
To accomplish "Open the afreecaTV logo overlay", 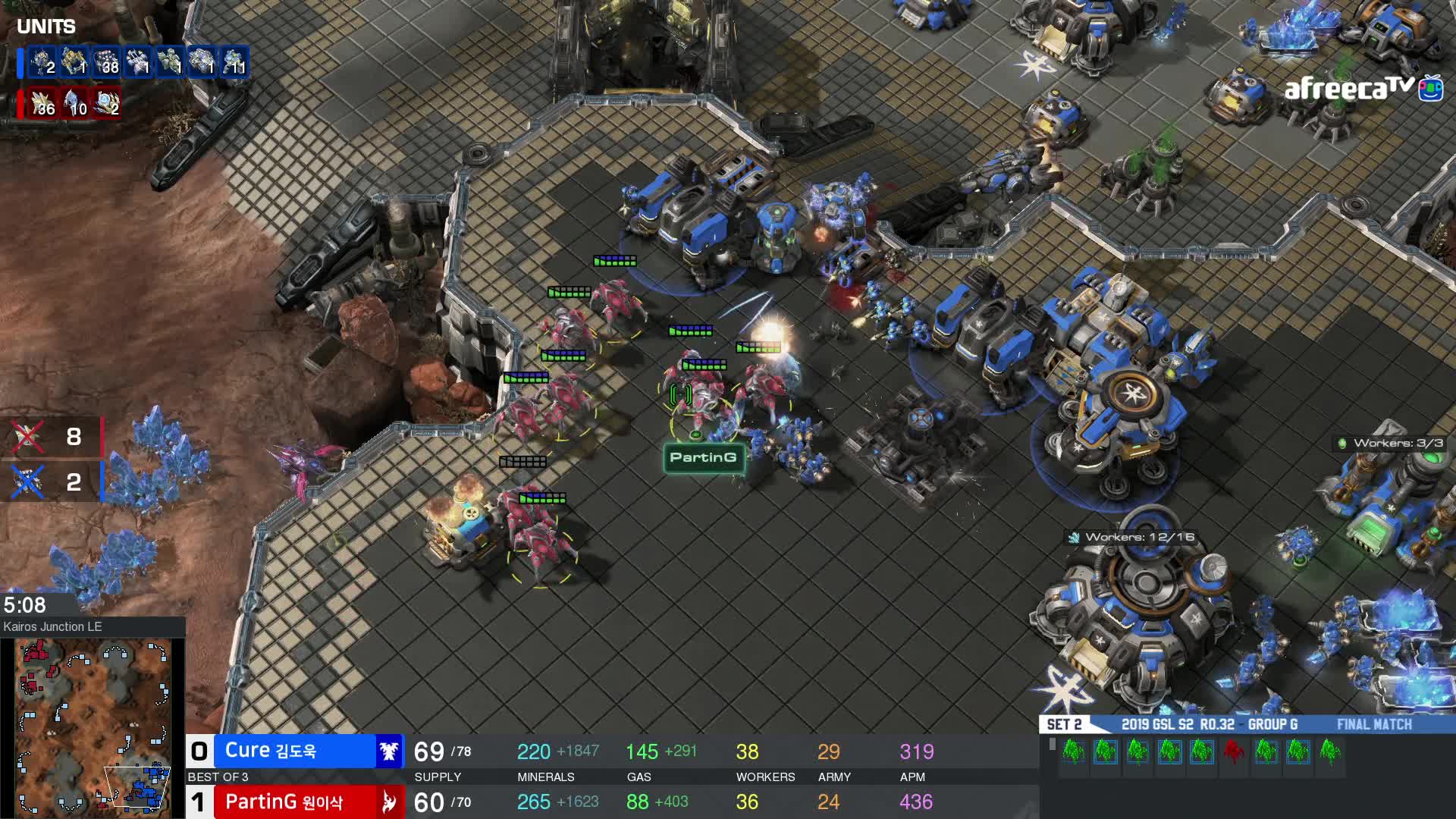I will tap(1363, 89).
